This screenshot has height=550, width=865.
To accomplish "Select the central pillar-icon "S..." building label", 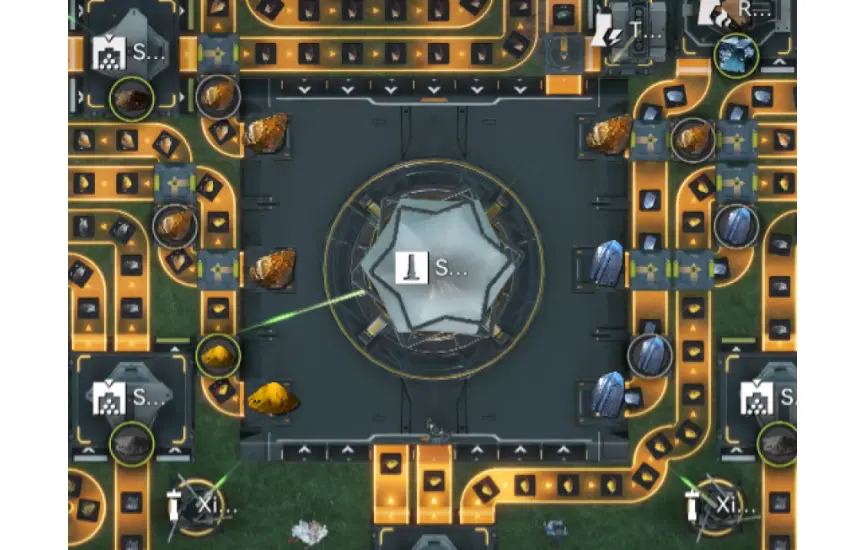I will coord(432,267).
